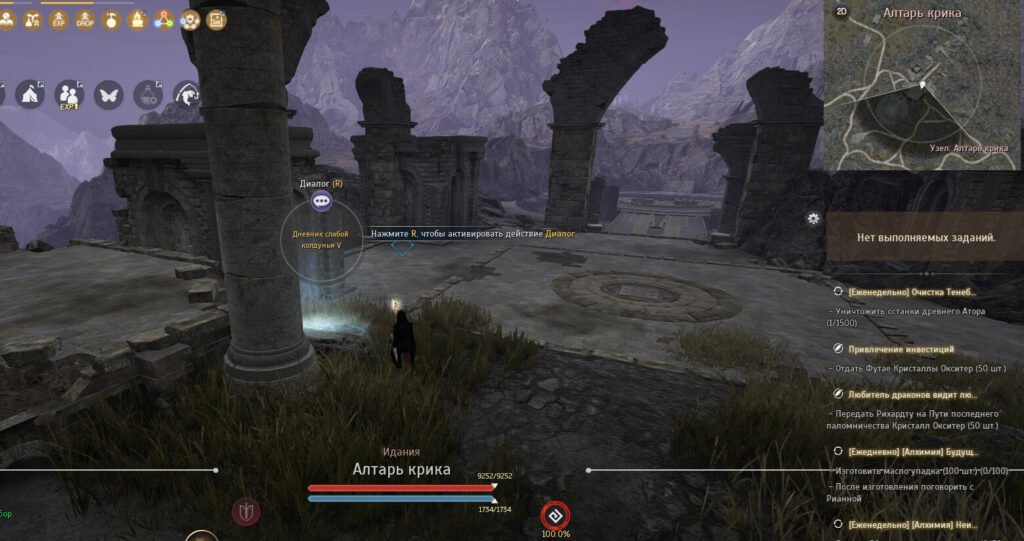Toggle the 2D minimap view button
1024x541 pixels.
[x=842, y=12]
